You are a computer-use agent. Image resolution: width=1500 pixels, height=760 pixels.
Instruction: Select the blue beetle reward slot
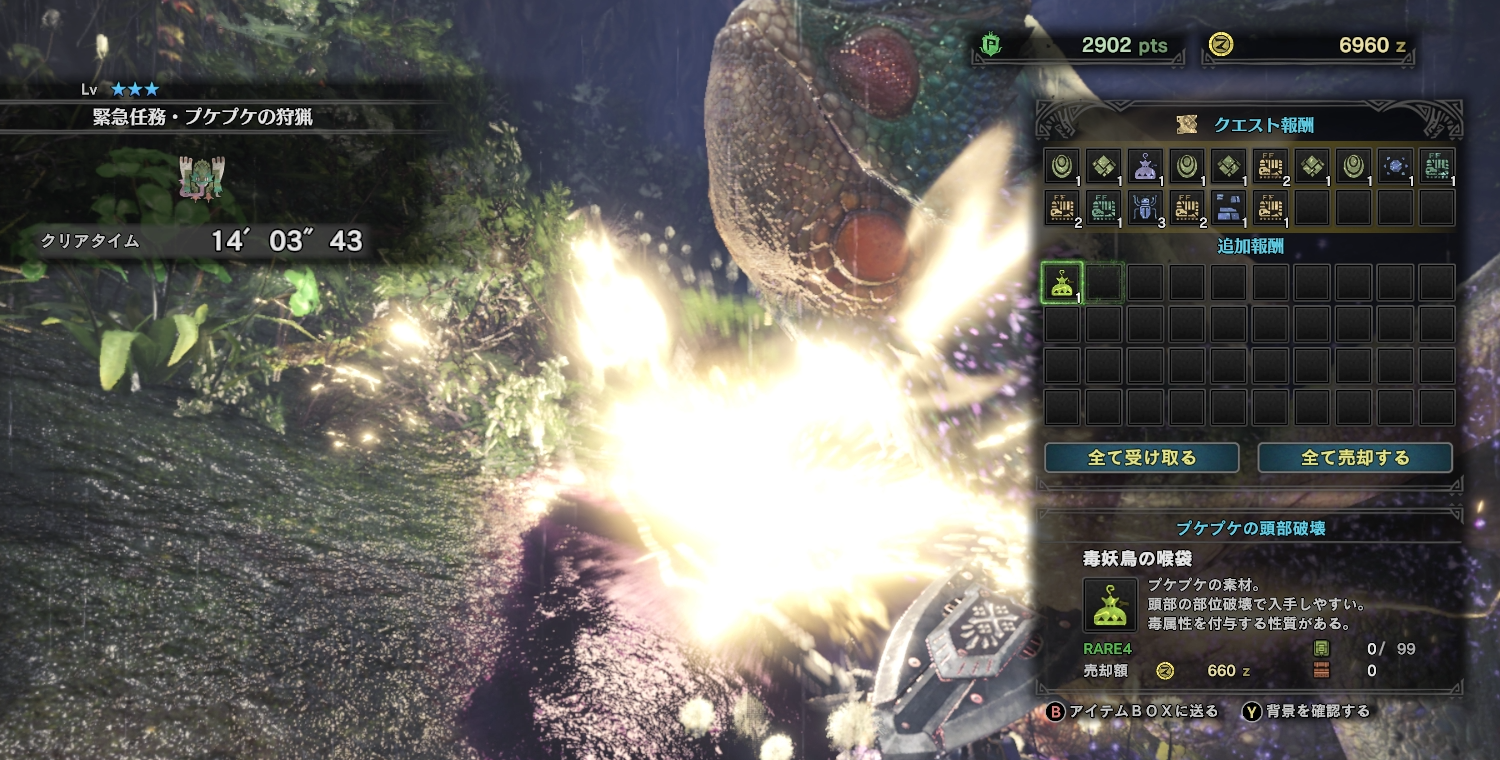pos(1144,207)
